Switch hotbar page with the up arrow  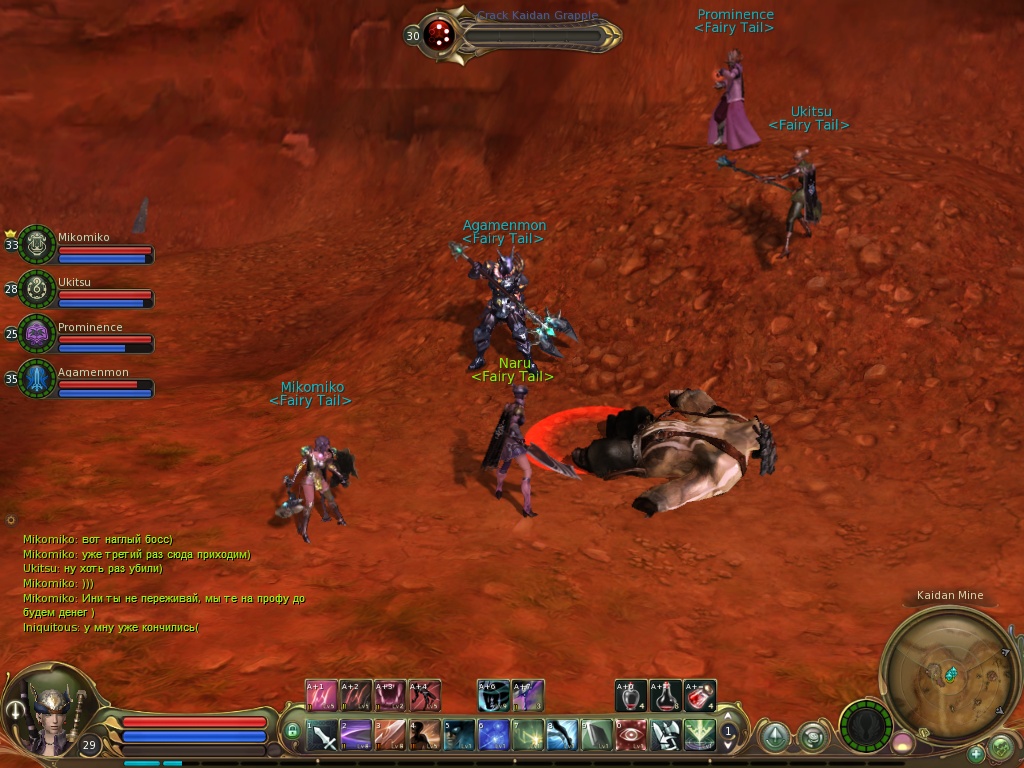729,719
